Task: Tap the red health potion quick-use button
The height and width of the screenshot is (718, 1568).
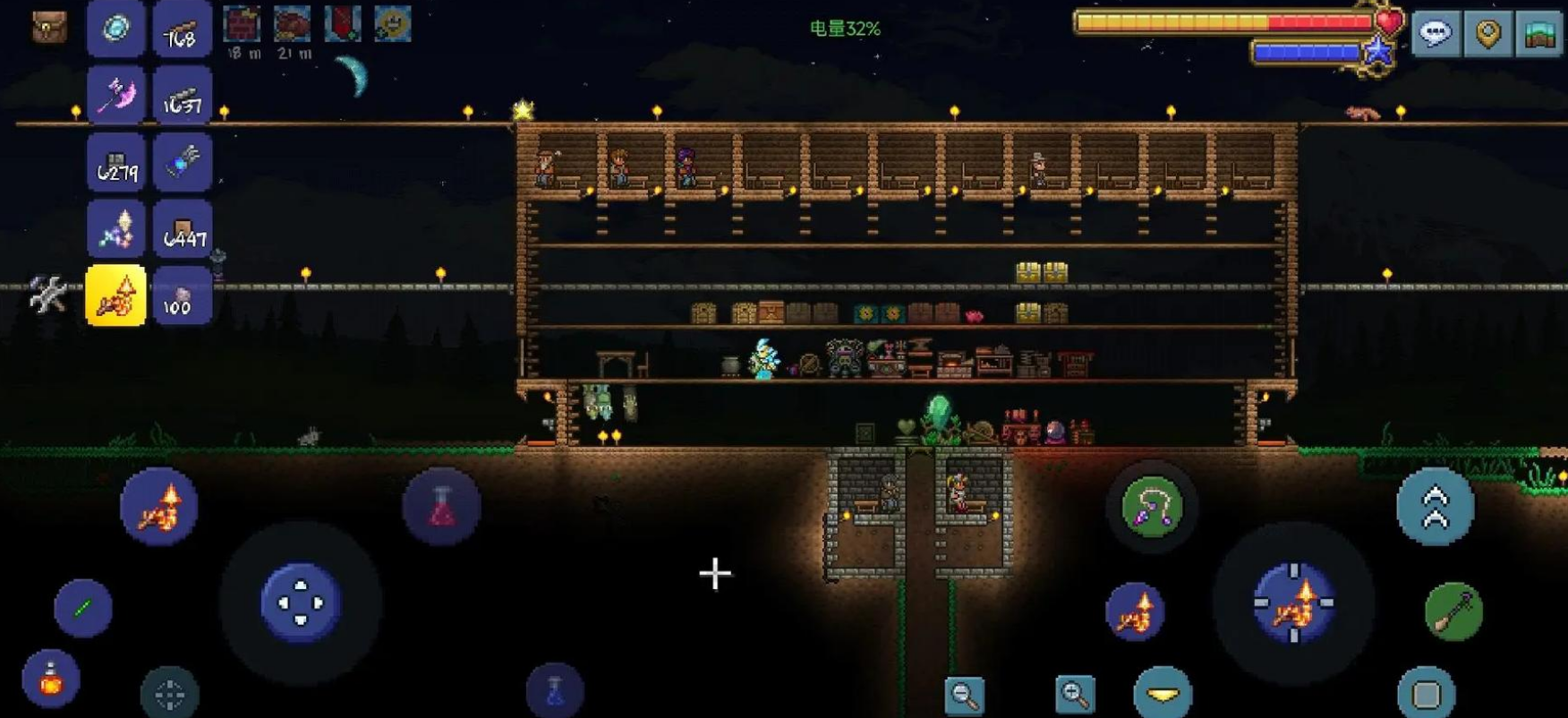Action: [441, 507]
